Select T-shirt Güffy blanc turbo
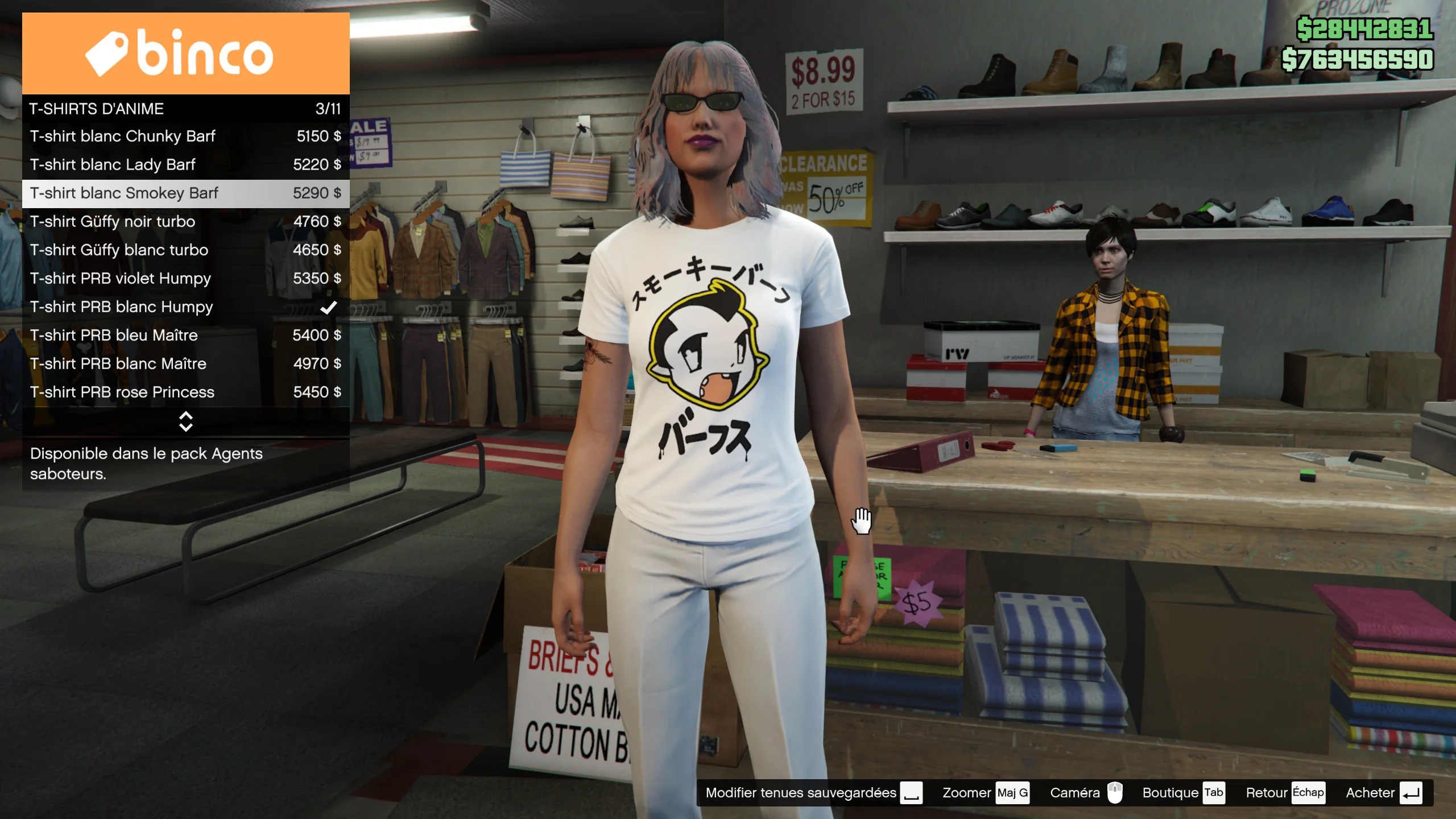The height and width of the screenshot is (819, 1456). tap(185, 250)
